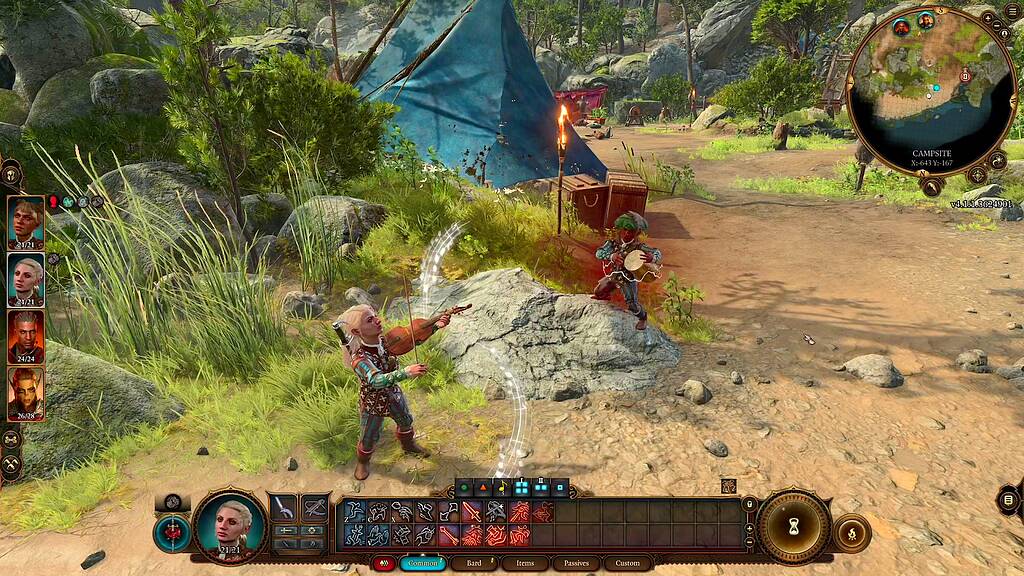The image size is (1024, 576).
Task: Open the log button at right screen edge
Action: point(1008,499)
